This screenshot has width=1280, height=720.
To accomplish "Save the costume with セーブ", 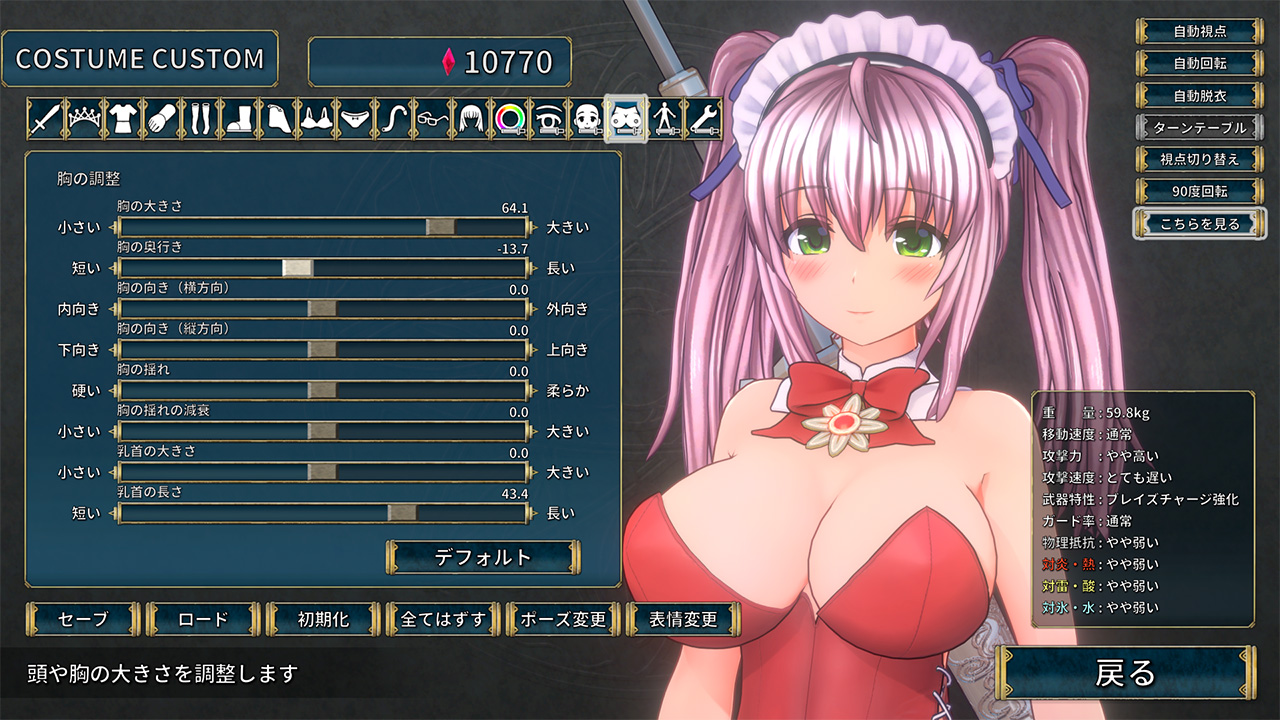I will pyautogui.click(x=83, y=619).
